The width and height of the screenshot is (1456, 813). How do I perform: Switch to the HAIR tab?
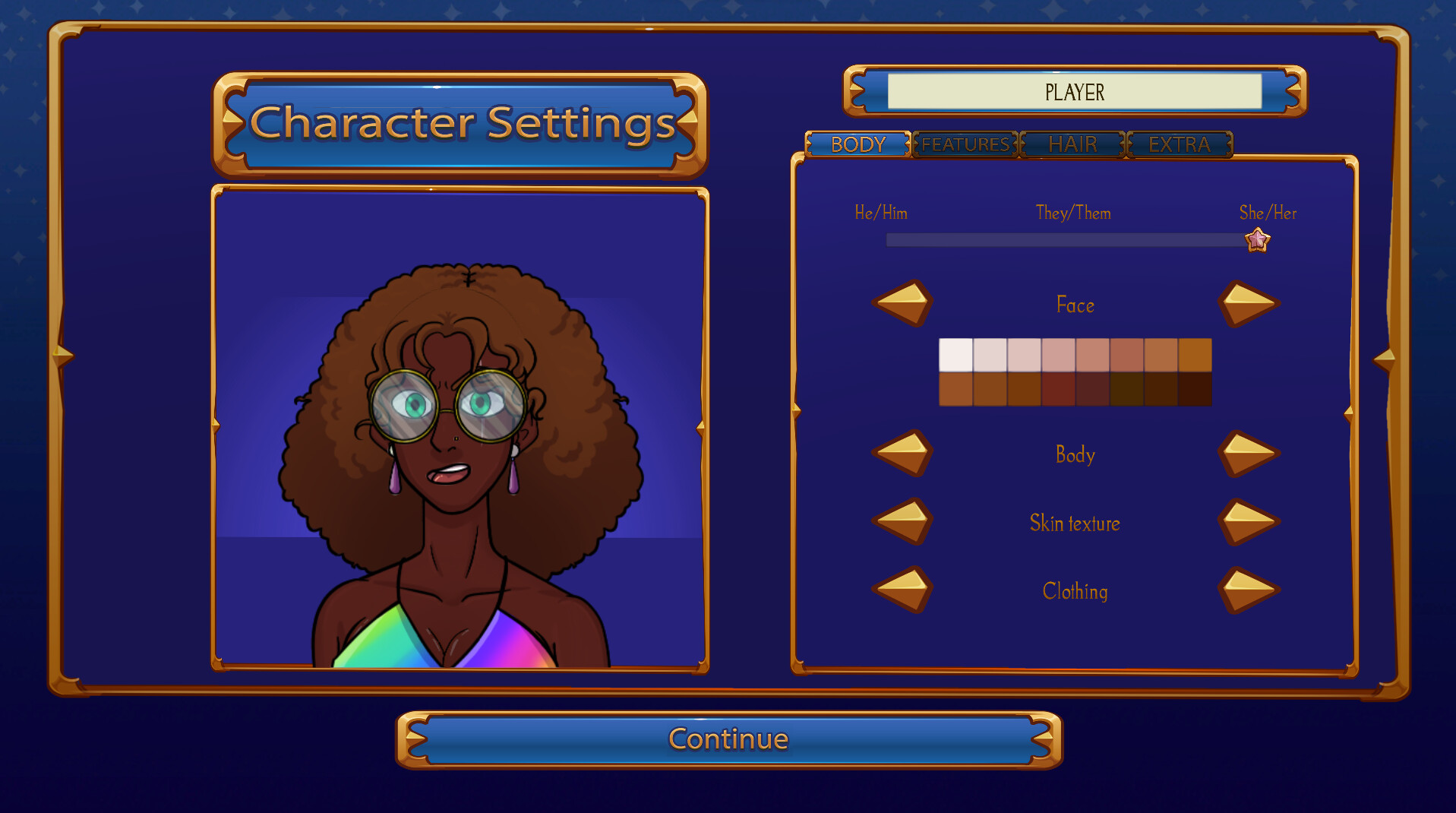pos(1072,144)
